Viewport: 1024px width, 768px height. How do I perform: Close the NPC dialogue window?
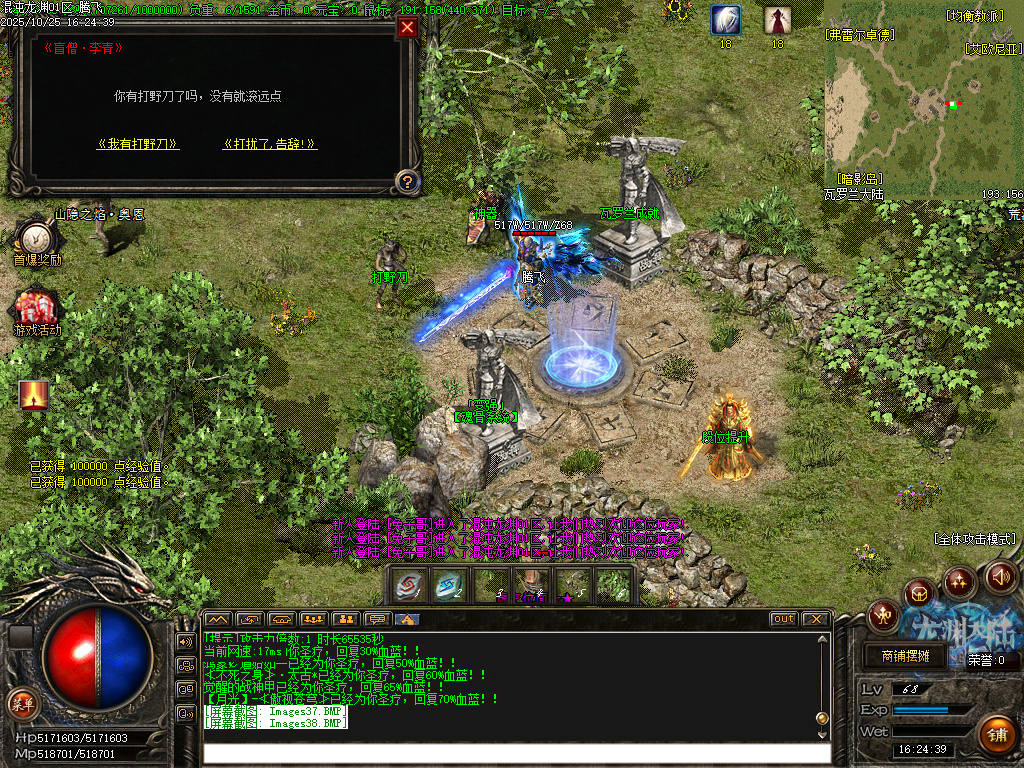[x=407, y=28]
